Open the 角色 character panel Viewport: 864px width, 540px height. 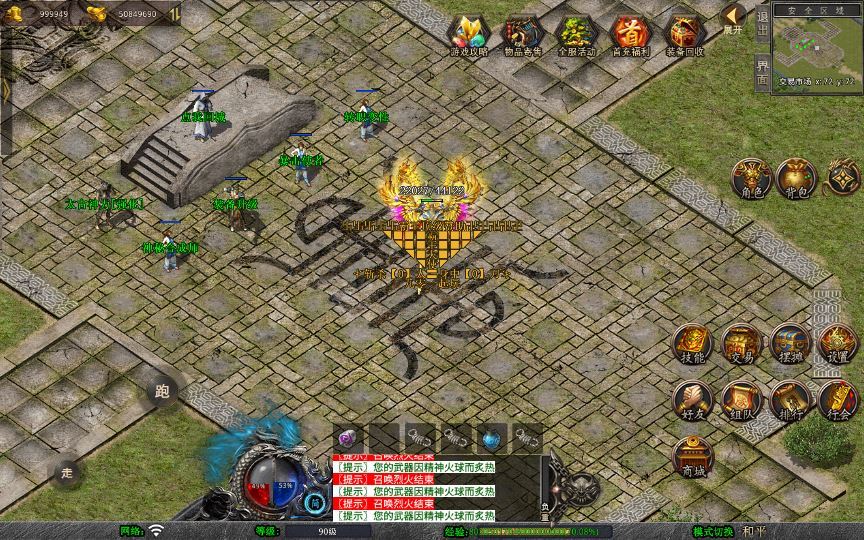tap(749, 178)
